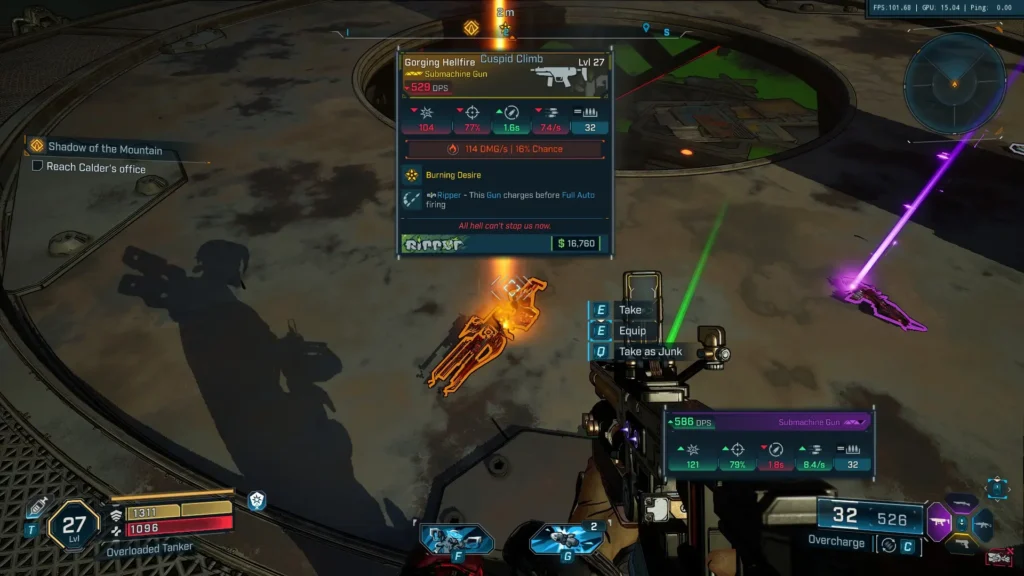Open the circular minimap

pos(953,83)
